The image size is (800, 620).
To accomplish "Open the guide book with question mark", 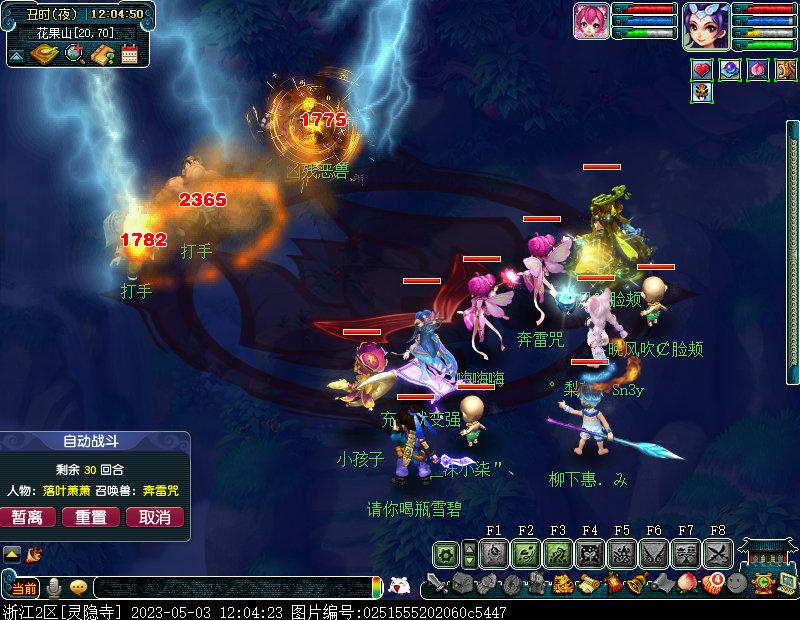I will (x=100, y=54).
